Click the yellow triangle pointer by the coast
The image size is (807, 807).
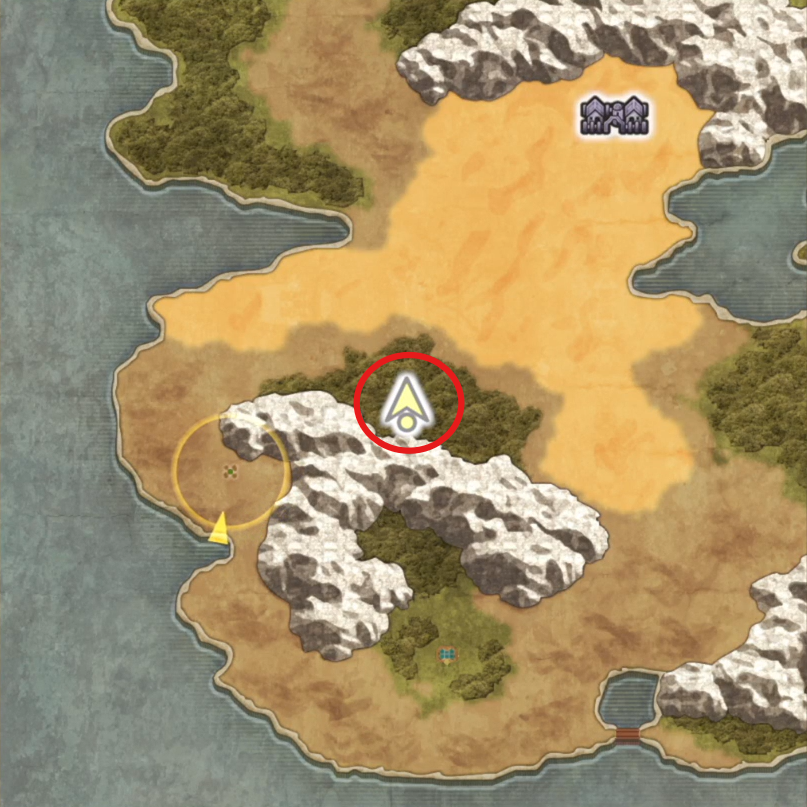[219, 529]
